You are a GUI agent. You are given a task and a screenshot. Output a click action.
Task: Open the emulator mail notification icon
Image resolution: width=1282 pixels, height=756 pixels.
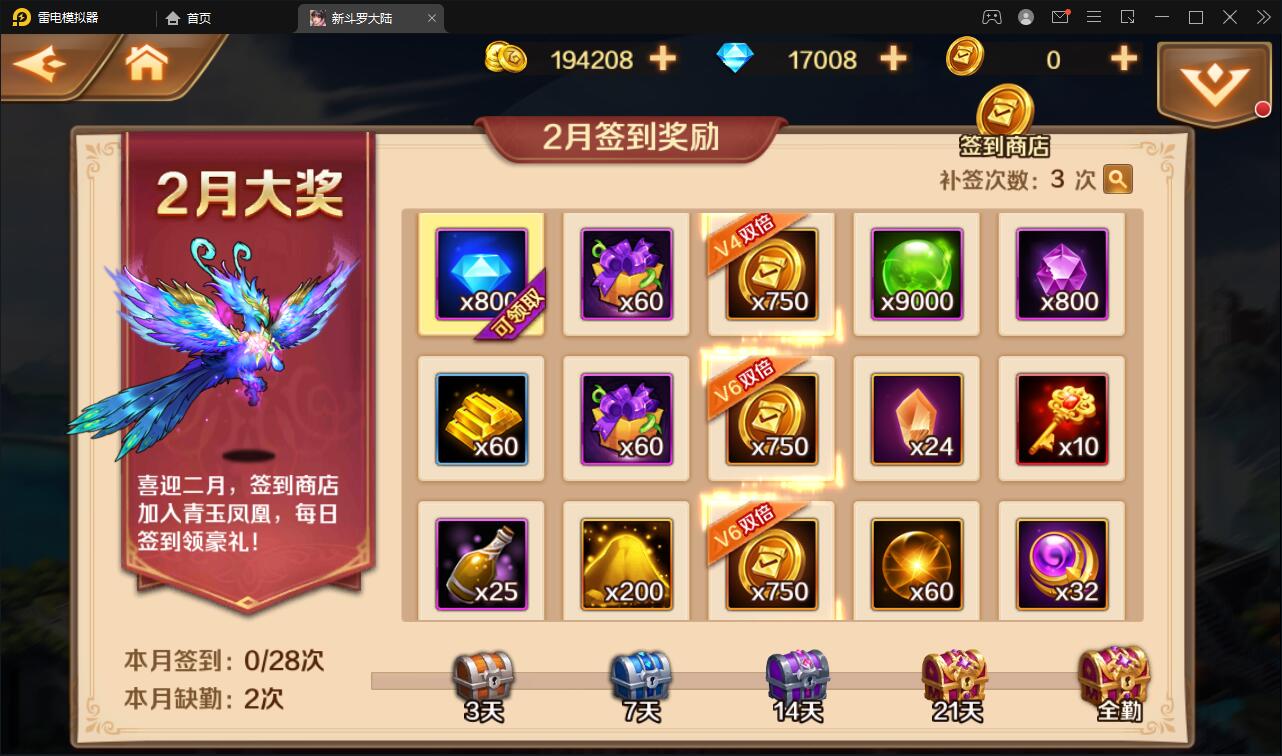pyautogui.click(x=1062, y=17)
